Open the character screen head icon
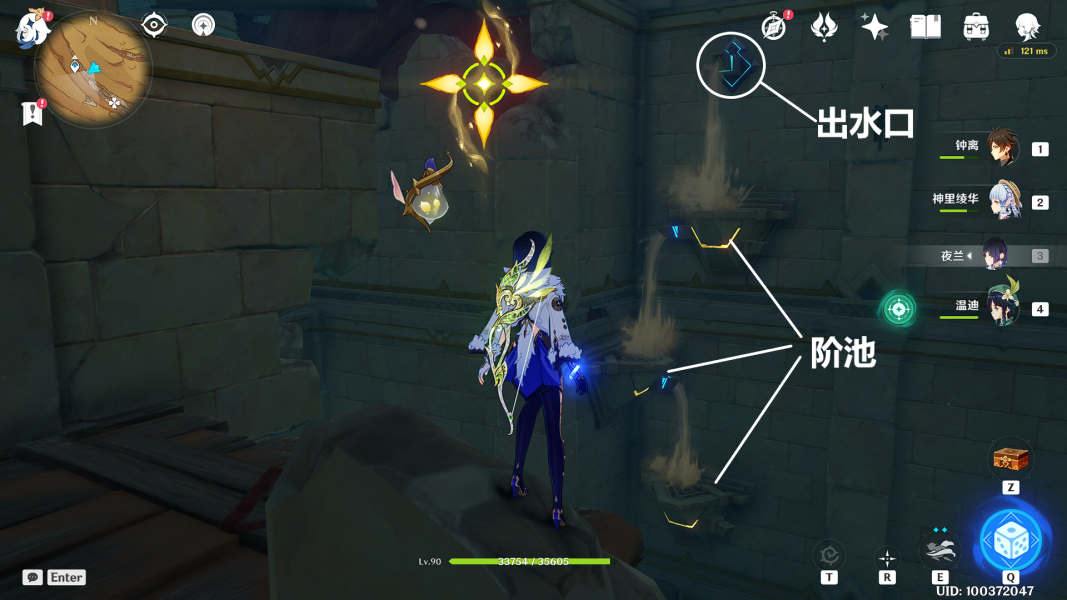1067x600 pixels. 1027,27
